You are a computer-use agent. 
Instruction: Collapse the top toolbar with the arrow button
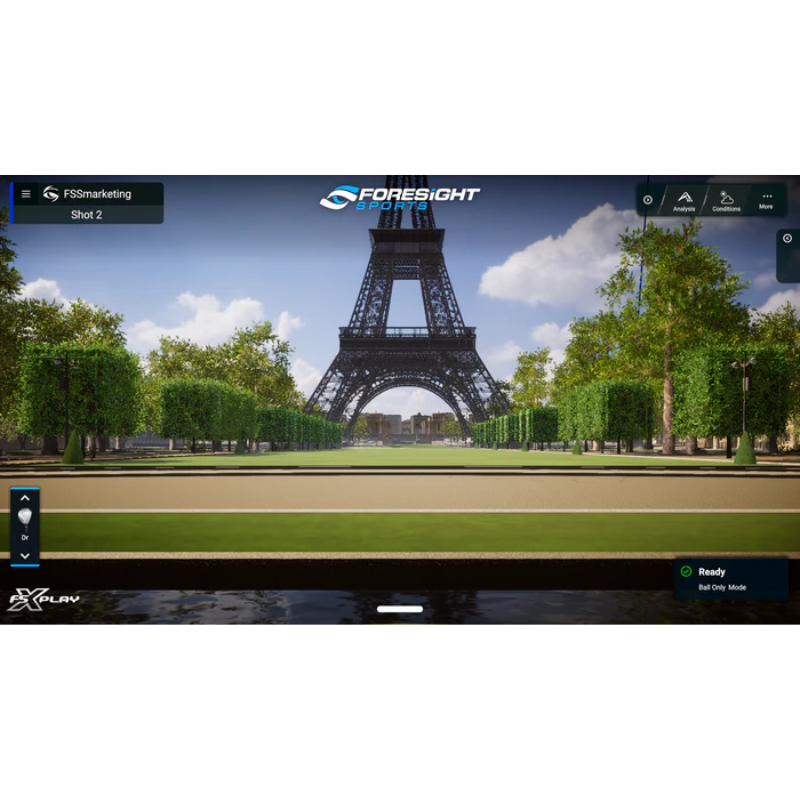[x=648, y=200]
